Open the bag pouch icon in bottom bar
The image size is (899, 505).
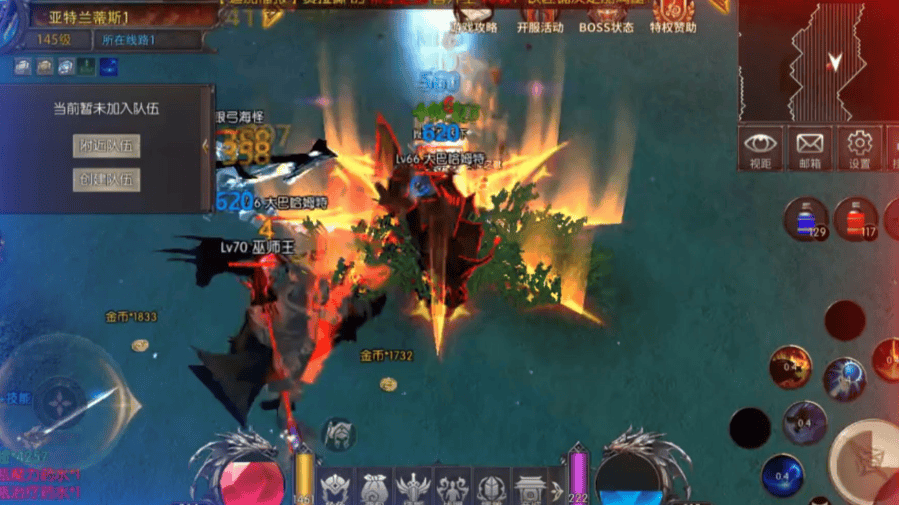coord(374,488)
